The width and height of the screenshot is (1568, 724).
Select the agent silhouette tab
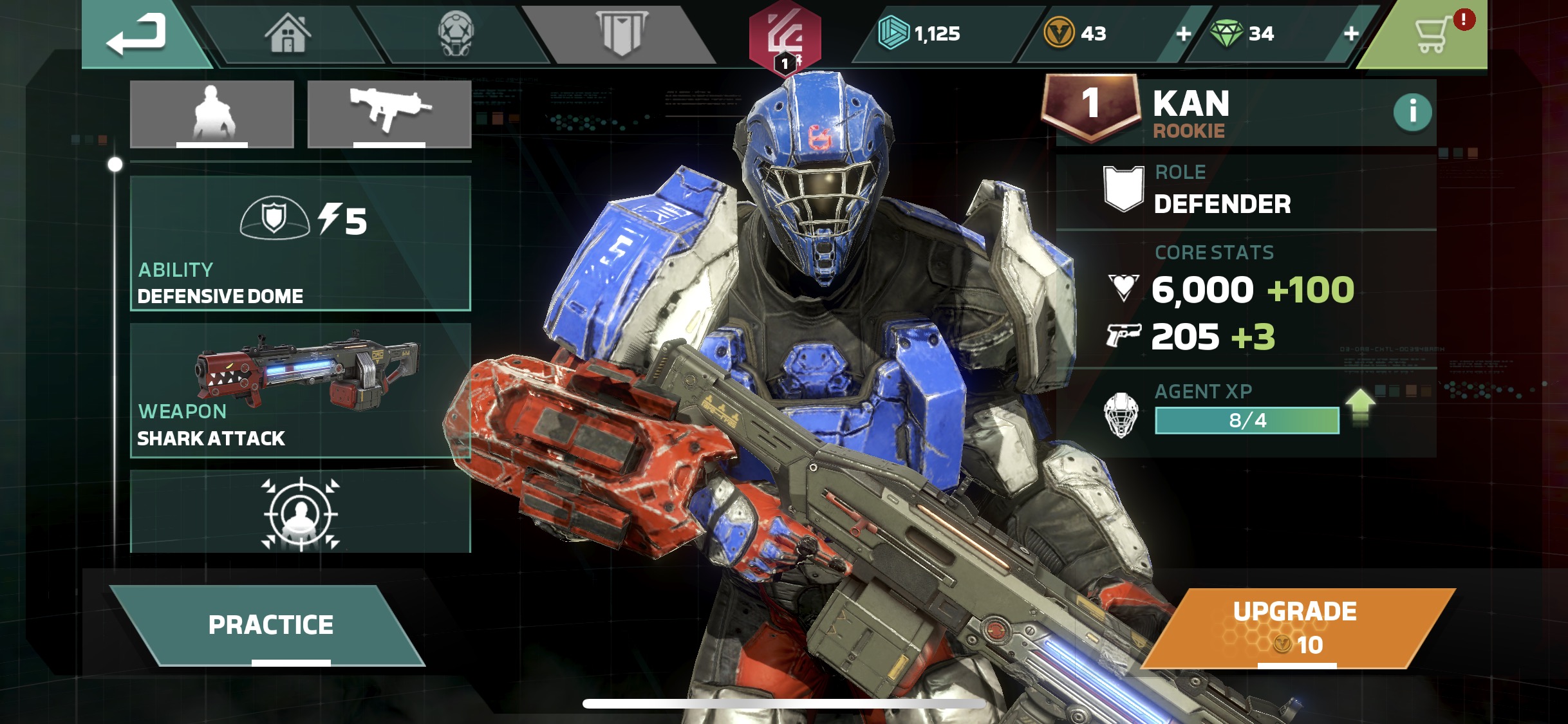[212, 114]
